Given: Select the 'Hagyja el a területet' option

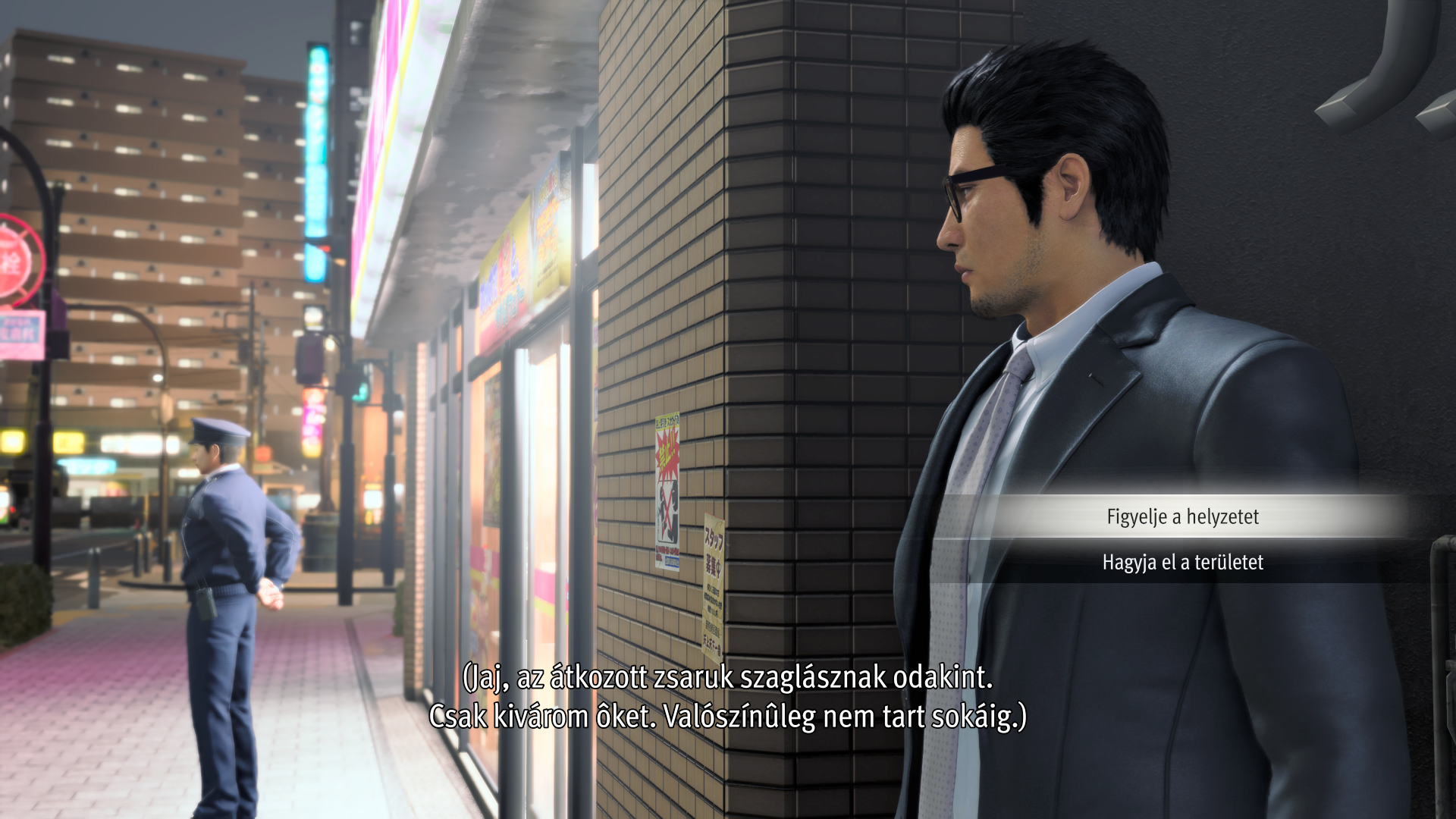Looking at the screenshot, I should pyautogui.click(x=1182, y=563).
